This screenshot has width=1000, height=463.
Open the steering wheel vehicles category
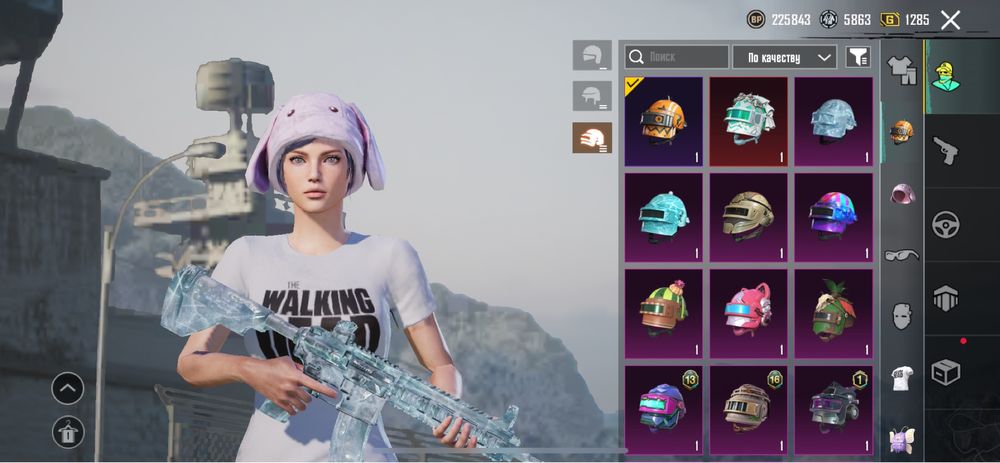point(945,224)
